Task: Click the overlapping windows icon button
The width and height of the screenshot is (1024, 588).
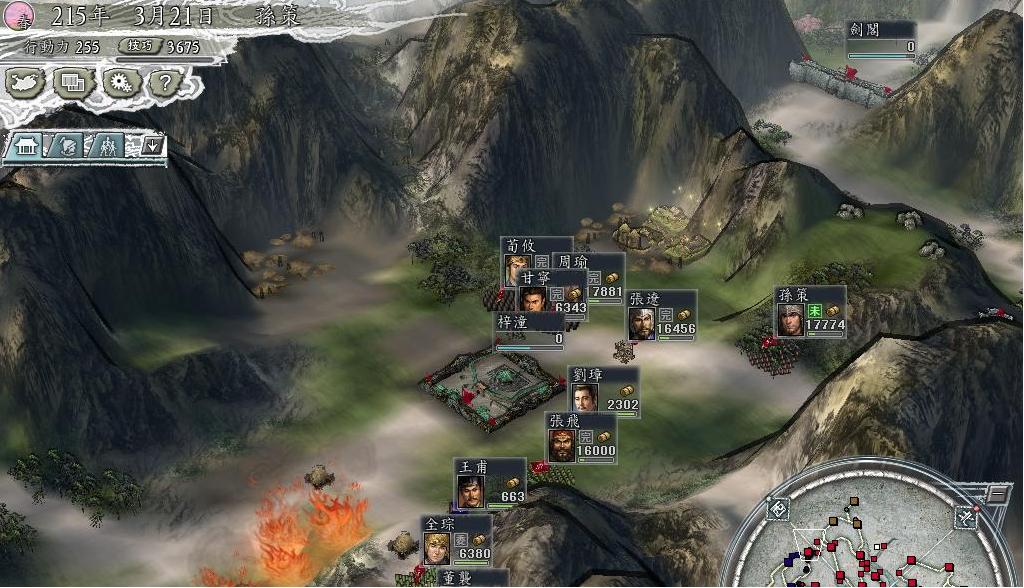Action: (73, 84)
